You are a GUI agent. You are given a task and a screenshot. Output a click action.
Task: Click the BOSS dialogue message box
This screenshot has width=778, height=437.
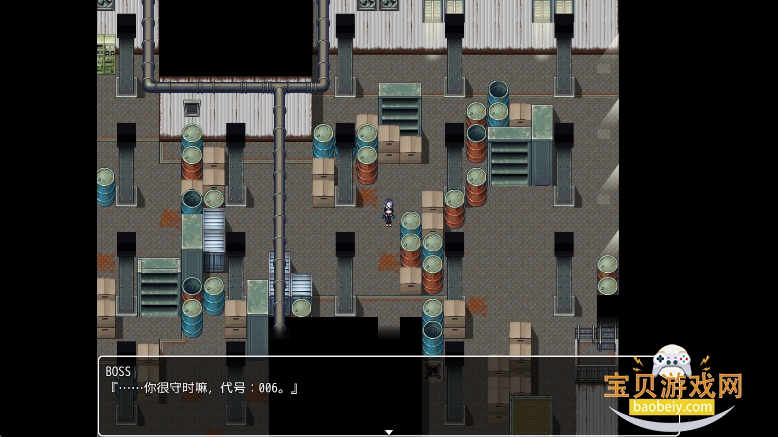(x=360, y=395)
